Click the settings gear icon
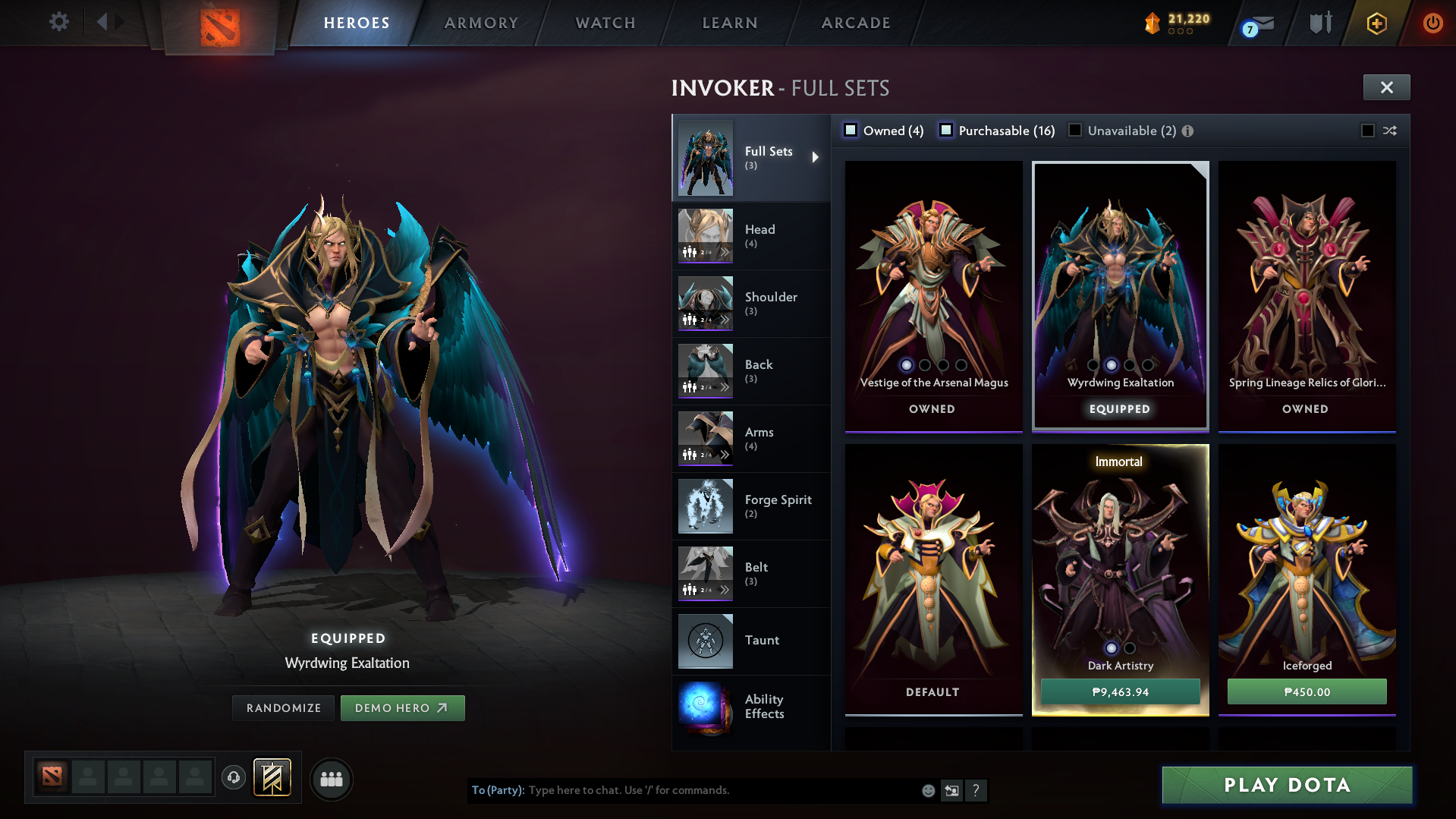Screen dimensions: 1456x819 tap(58, 22)
